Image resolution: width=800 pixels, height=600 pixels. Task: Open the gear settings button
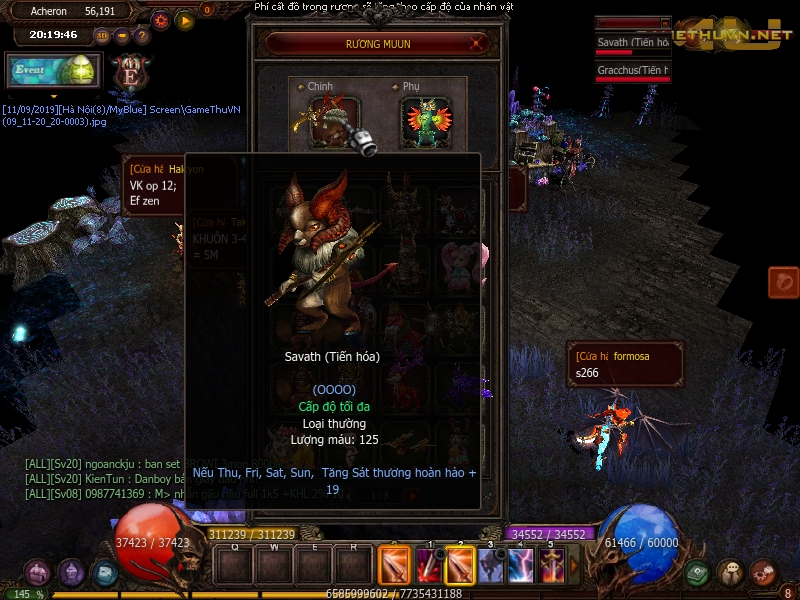pos(161,20)
